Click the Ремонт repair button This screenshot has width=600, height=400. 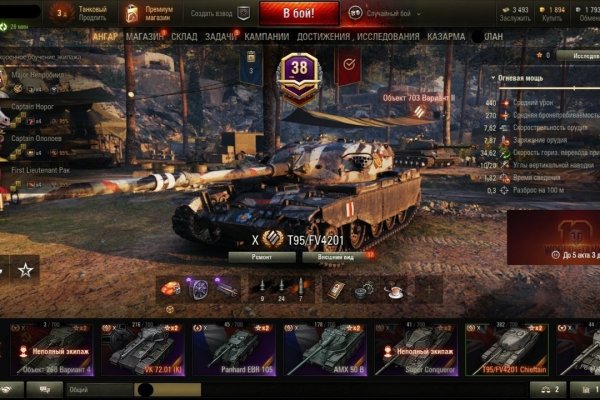[x=262, y=257]
